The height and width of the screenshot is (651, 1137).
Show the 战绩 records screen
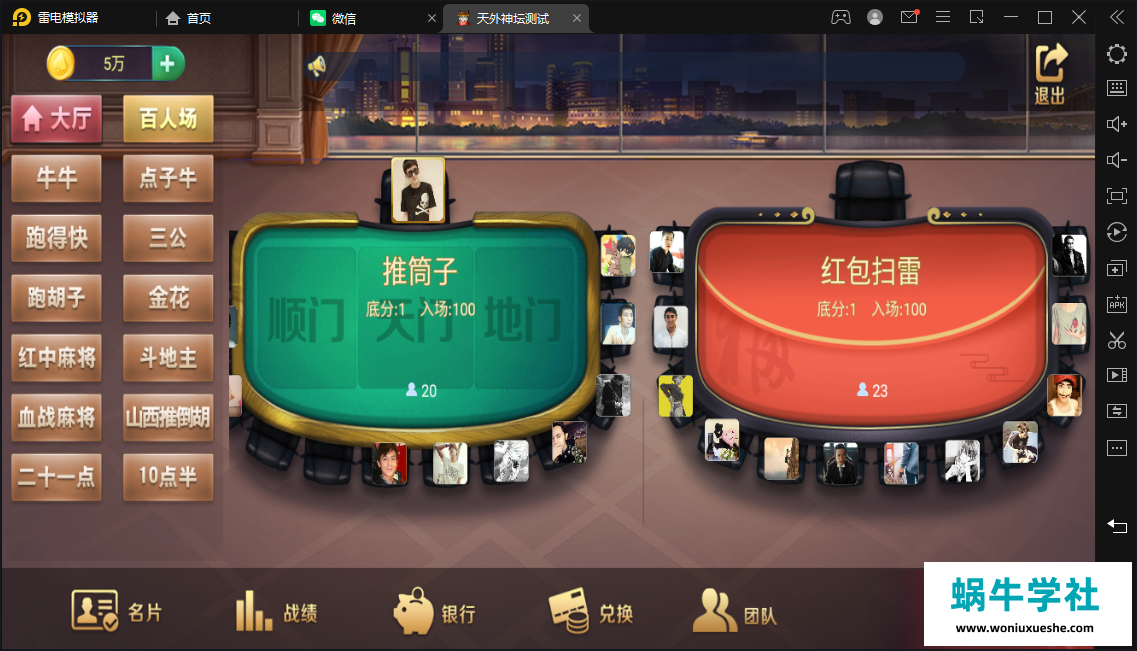tap(276, 611)
